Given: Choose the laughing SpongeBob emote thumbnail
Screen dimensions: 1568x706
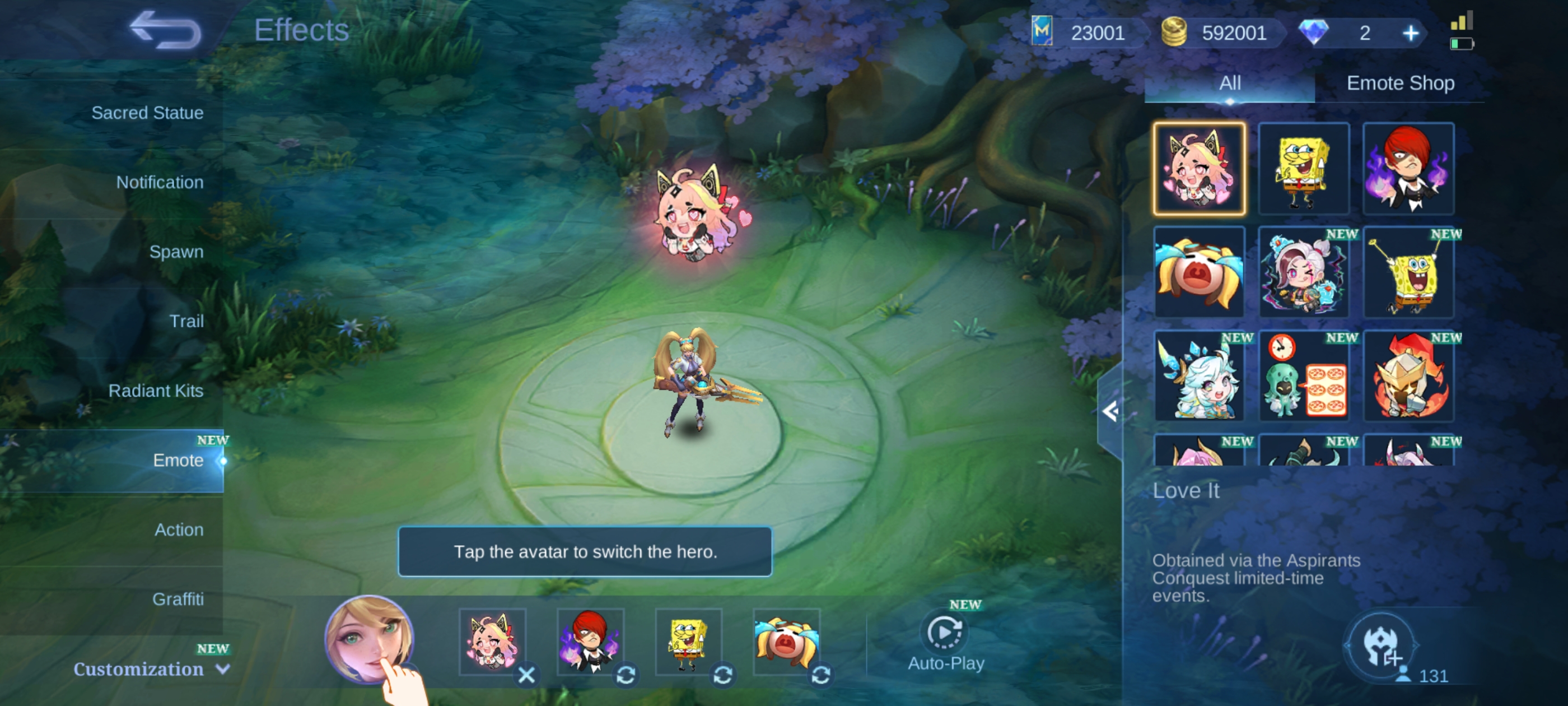Looking at the screenshot, I should (x=1303, y=169).
